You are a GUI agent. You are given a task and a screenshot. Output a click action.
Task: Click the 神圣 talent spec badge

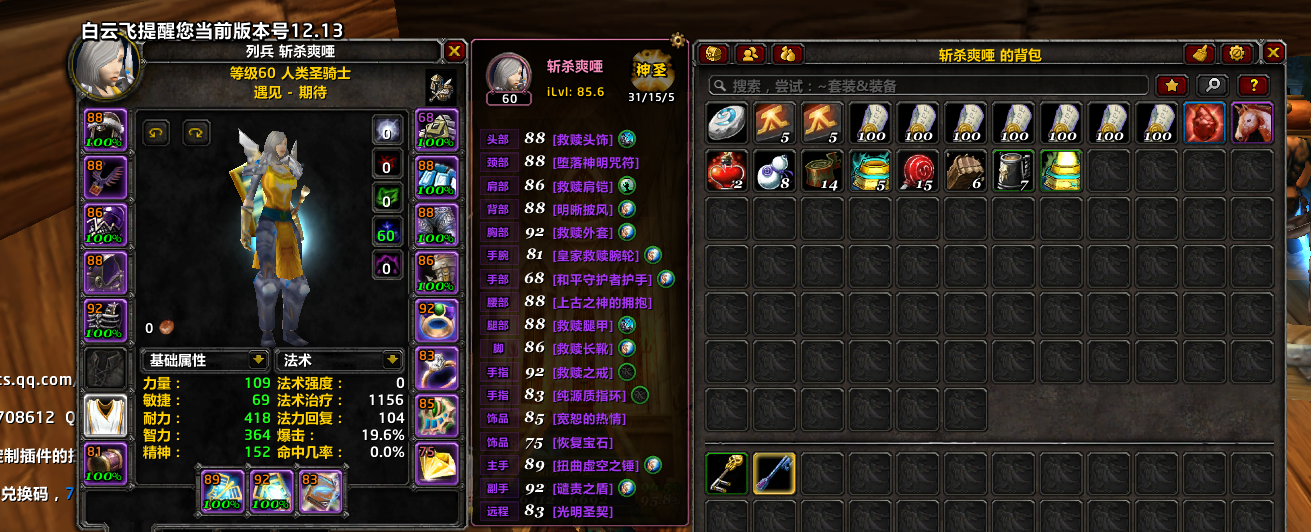pyautogui.click(x=651, y=71)
